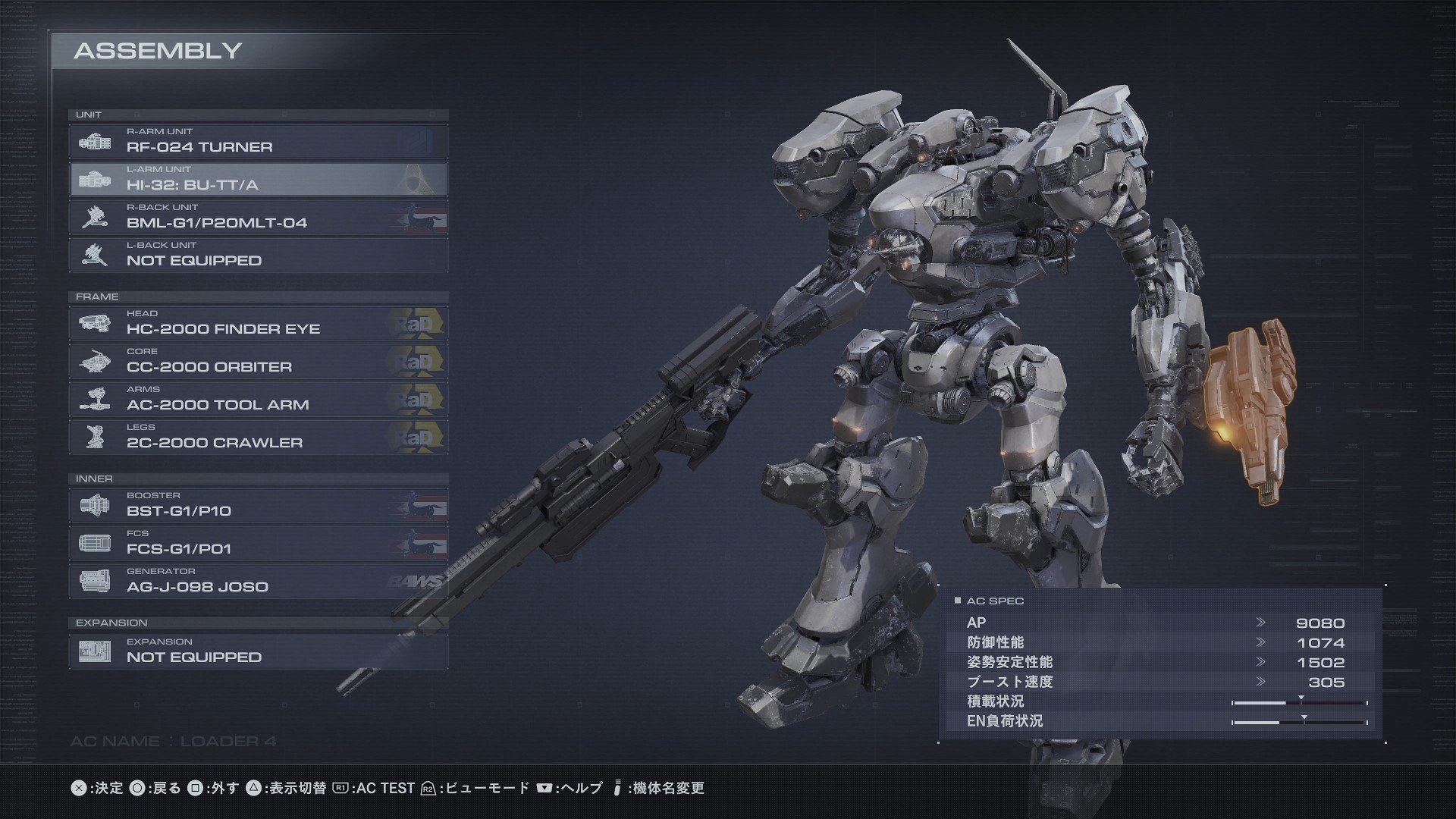Select the BST-G1/P10 booster icon
The height and width of the screenshot is (819, 1456).
(93, 505)
